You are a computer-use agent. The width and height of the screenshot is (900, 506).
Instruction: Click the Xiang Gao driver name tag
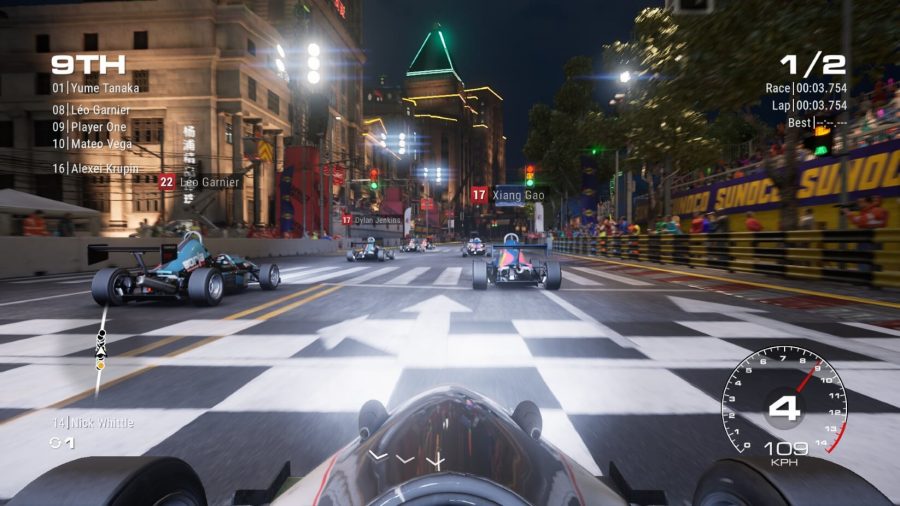[509, 195]
